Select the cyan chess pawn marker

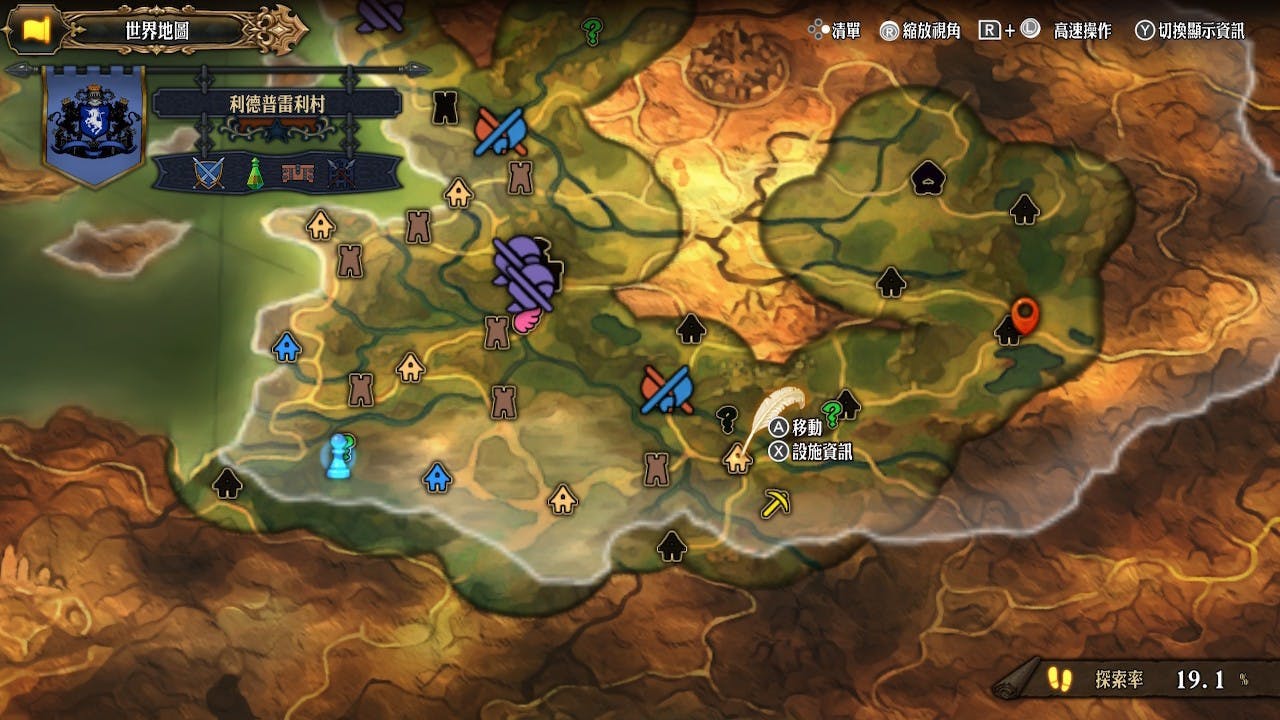pyautogui.click(x=340, y=455)
